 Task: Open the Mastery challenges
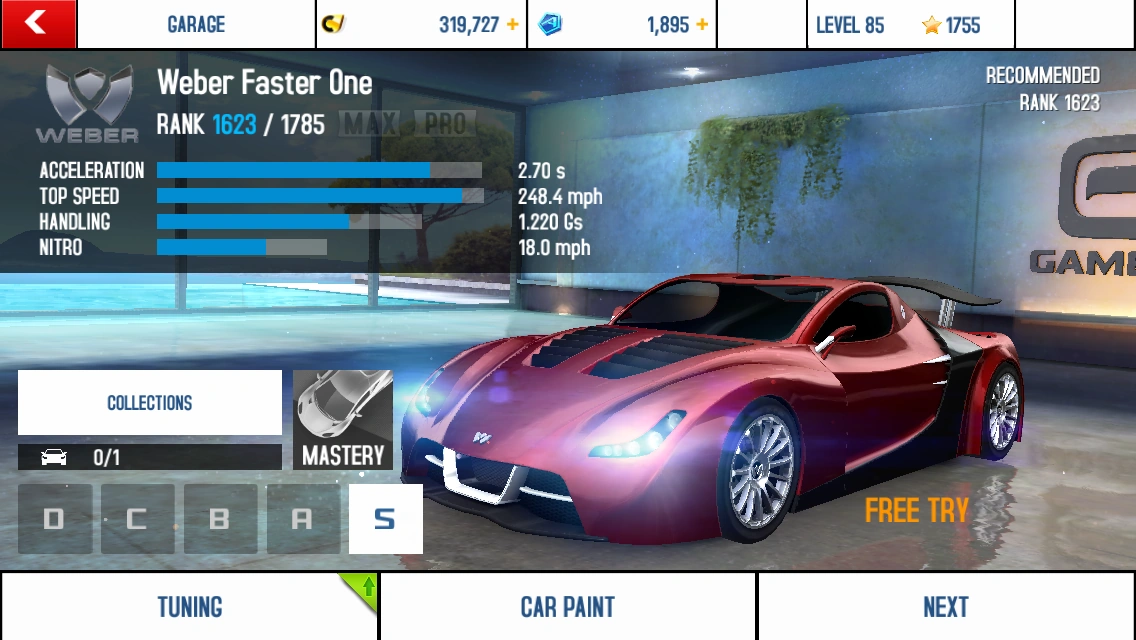click(343, 420)
